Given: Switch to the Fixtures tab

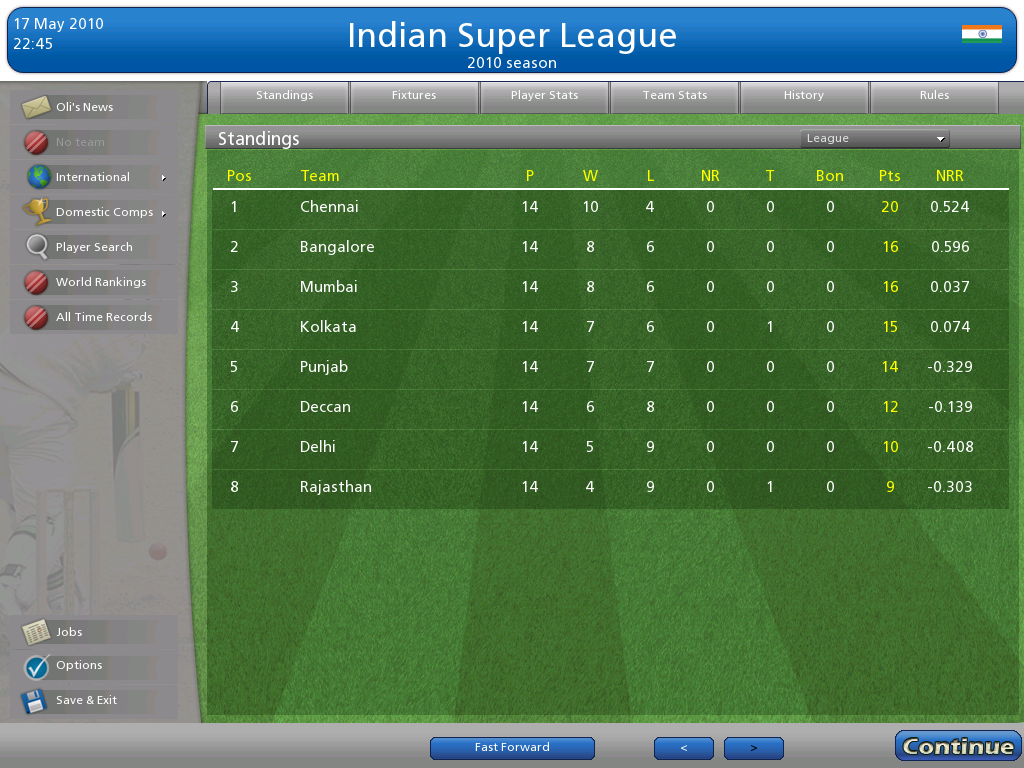Looking at the screenshot, I should (414, 96).
